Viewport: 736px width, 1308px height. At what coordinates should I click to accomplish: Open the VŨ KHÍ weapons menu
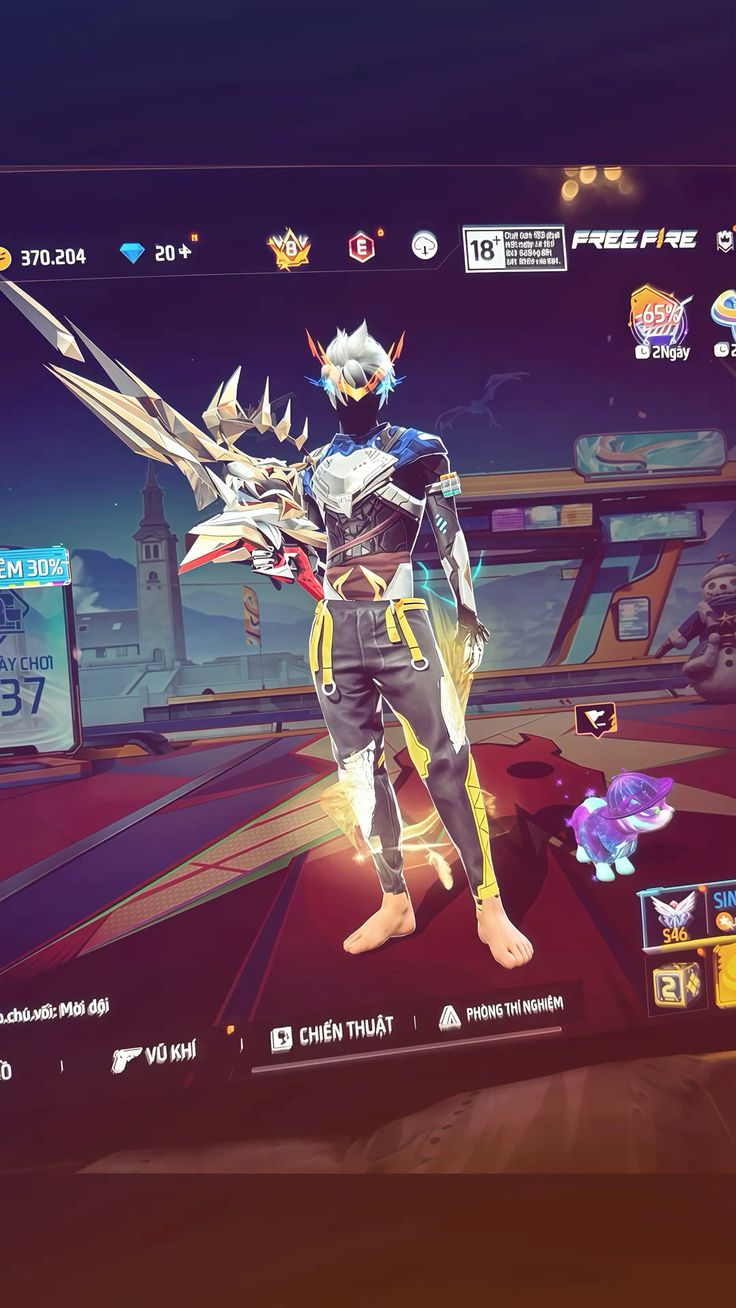point(155,1053)
